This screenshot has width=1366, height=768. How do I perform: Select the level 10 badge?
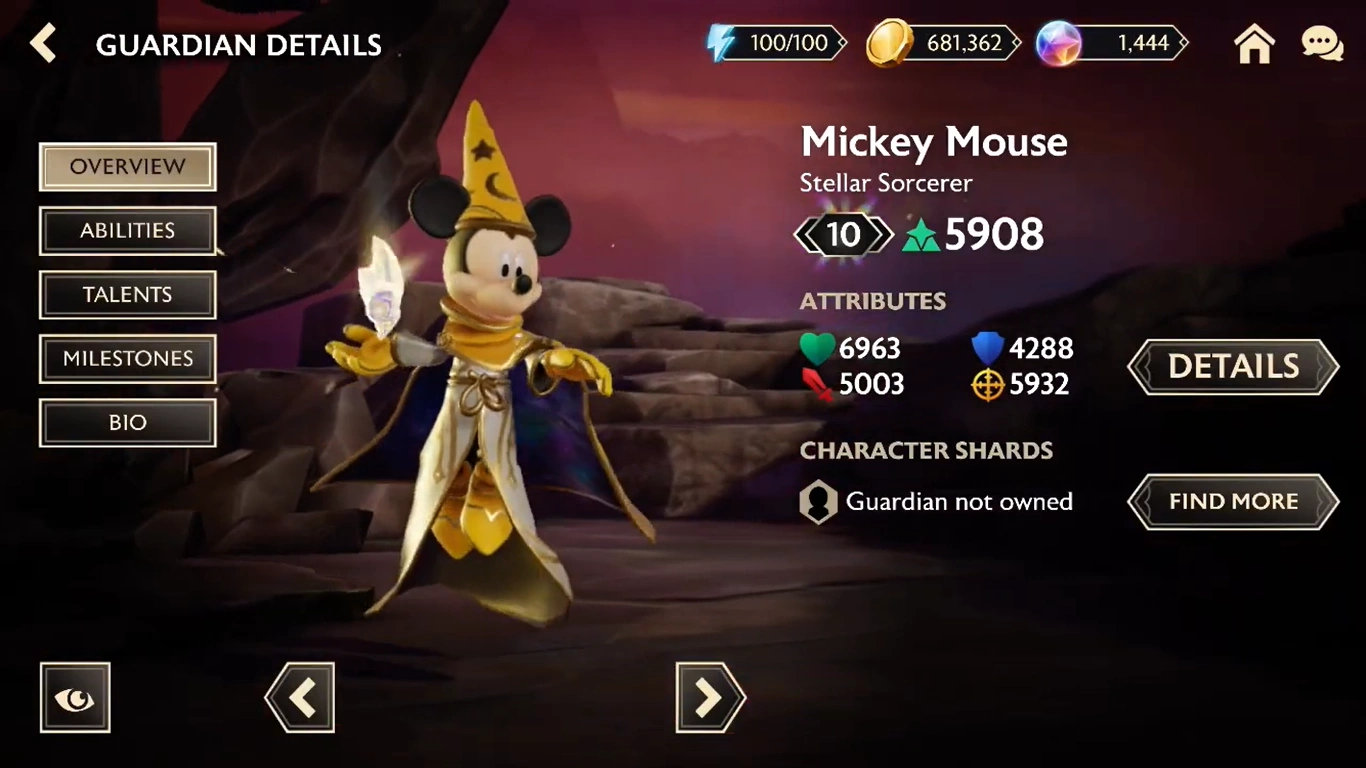(843, 235)
